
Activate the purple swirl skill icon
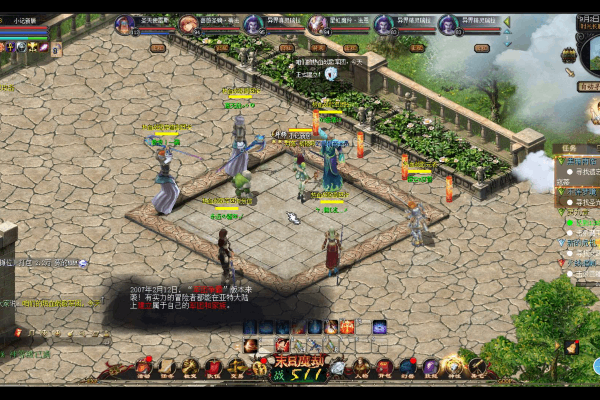pyautogui.click(x=380, y=327)
